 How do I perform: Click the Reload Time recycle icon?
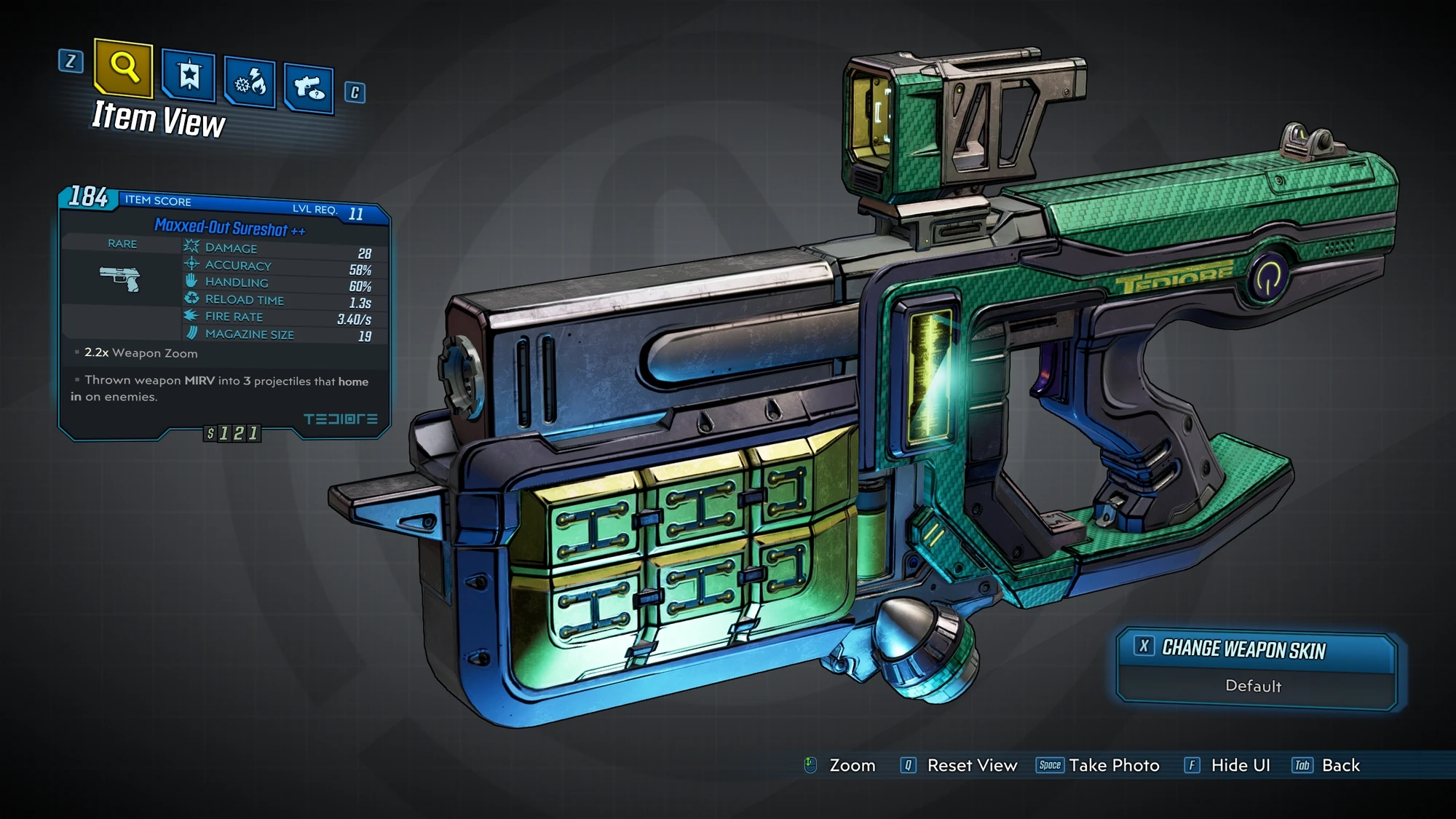point(191,299)
